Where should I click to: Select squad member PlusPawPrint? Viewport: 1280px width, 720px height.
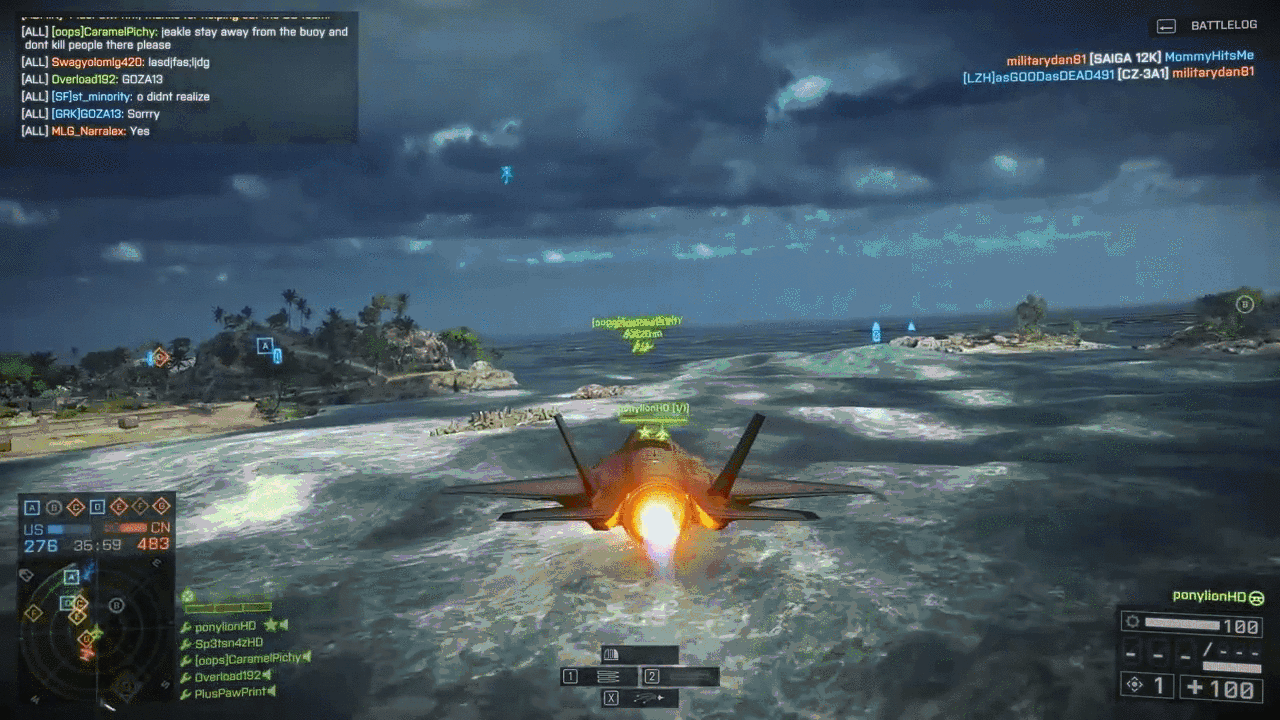click(228, 692)
